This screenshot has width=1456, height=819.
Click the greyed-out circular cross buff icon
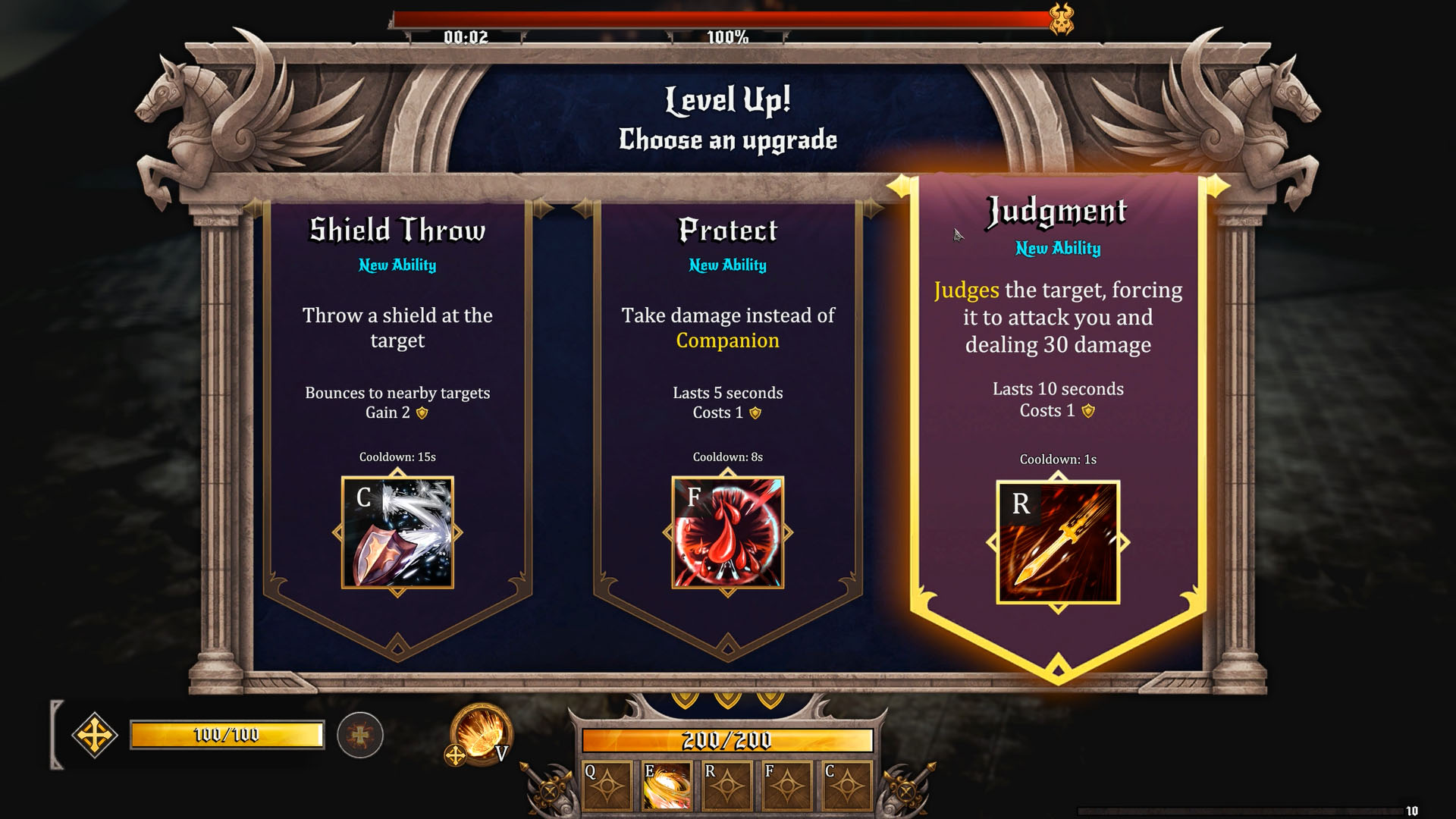click(x=359, y=734)
